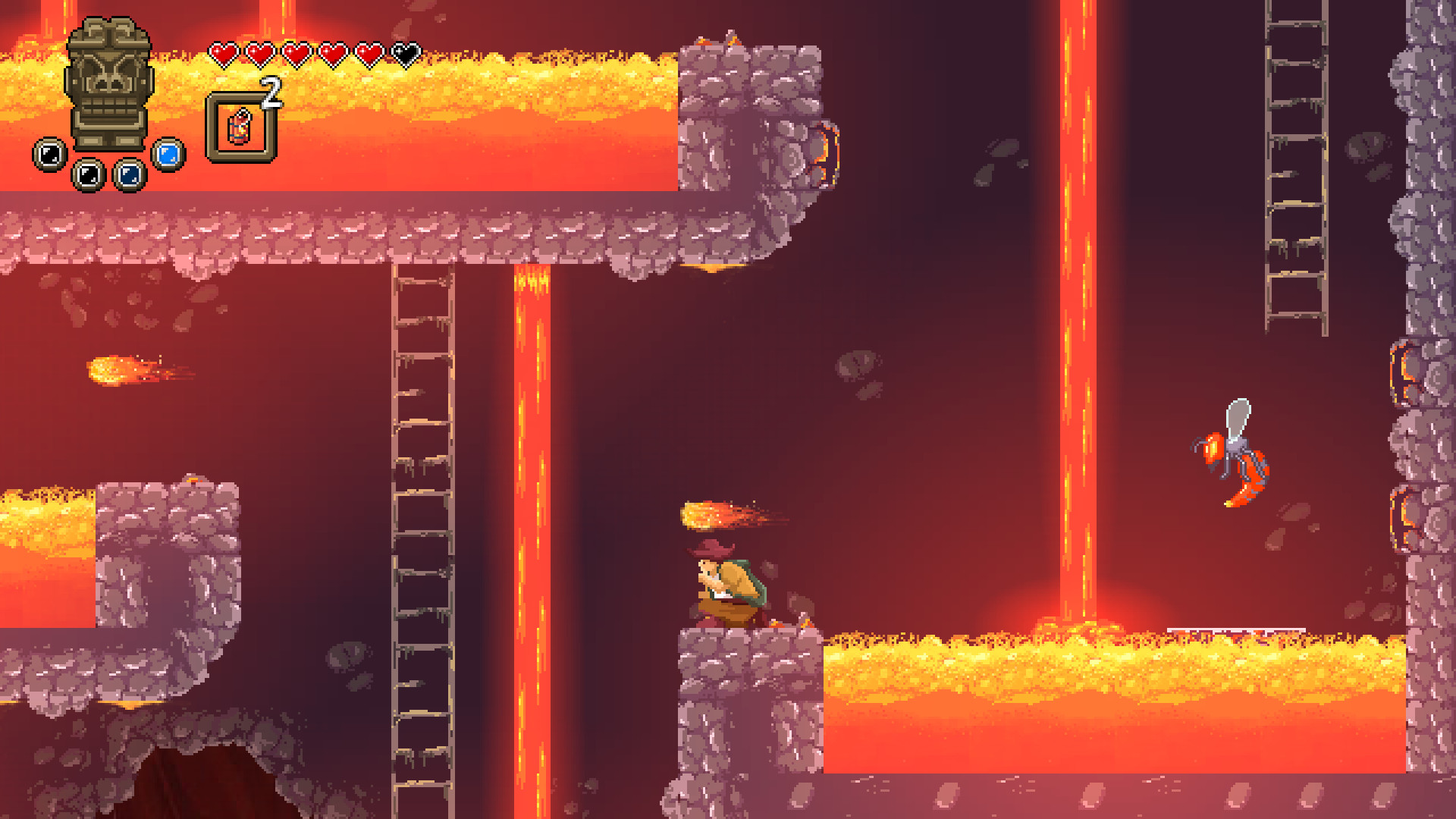Image resolution: width=1456 pixels, height=819 pixels.
Task: Select the bright blue gem orb
Action: pyautogui.click(x=168, y=154)
